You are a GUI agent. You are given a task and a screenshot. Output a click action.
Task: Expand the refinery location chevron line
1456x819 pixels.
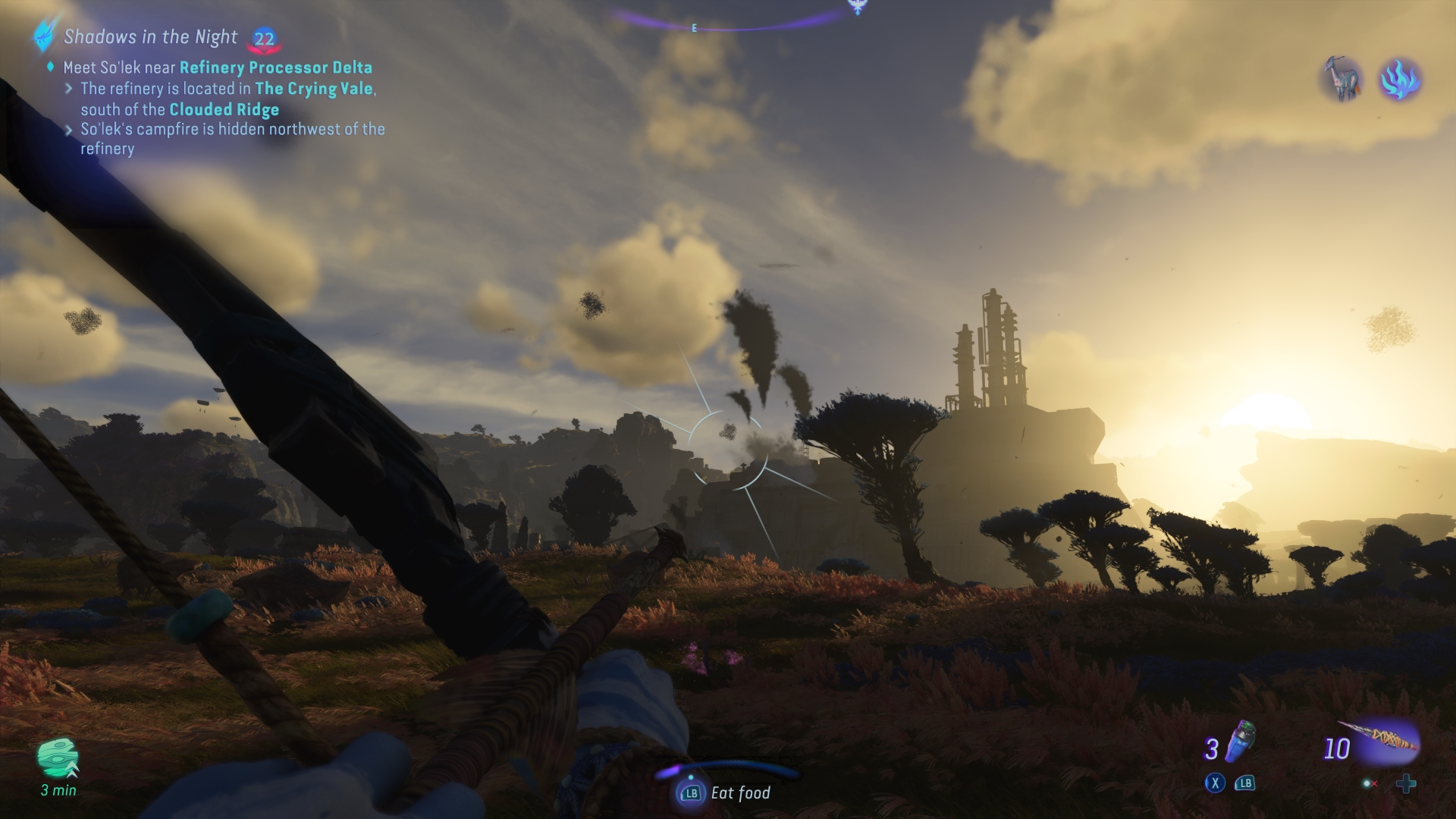click(71, 89)
